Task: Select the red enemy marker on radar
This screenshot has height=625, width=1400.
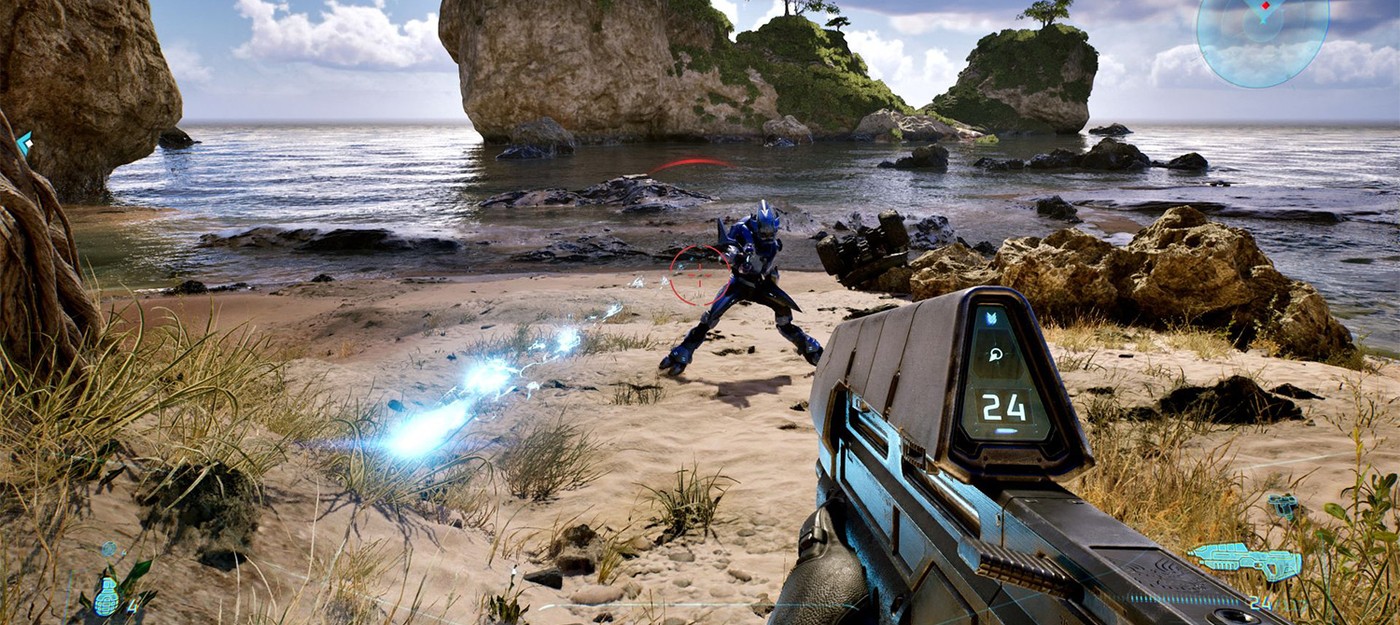Action: pos(1266,8)
